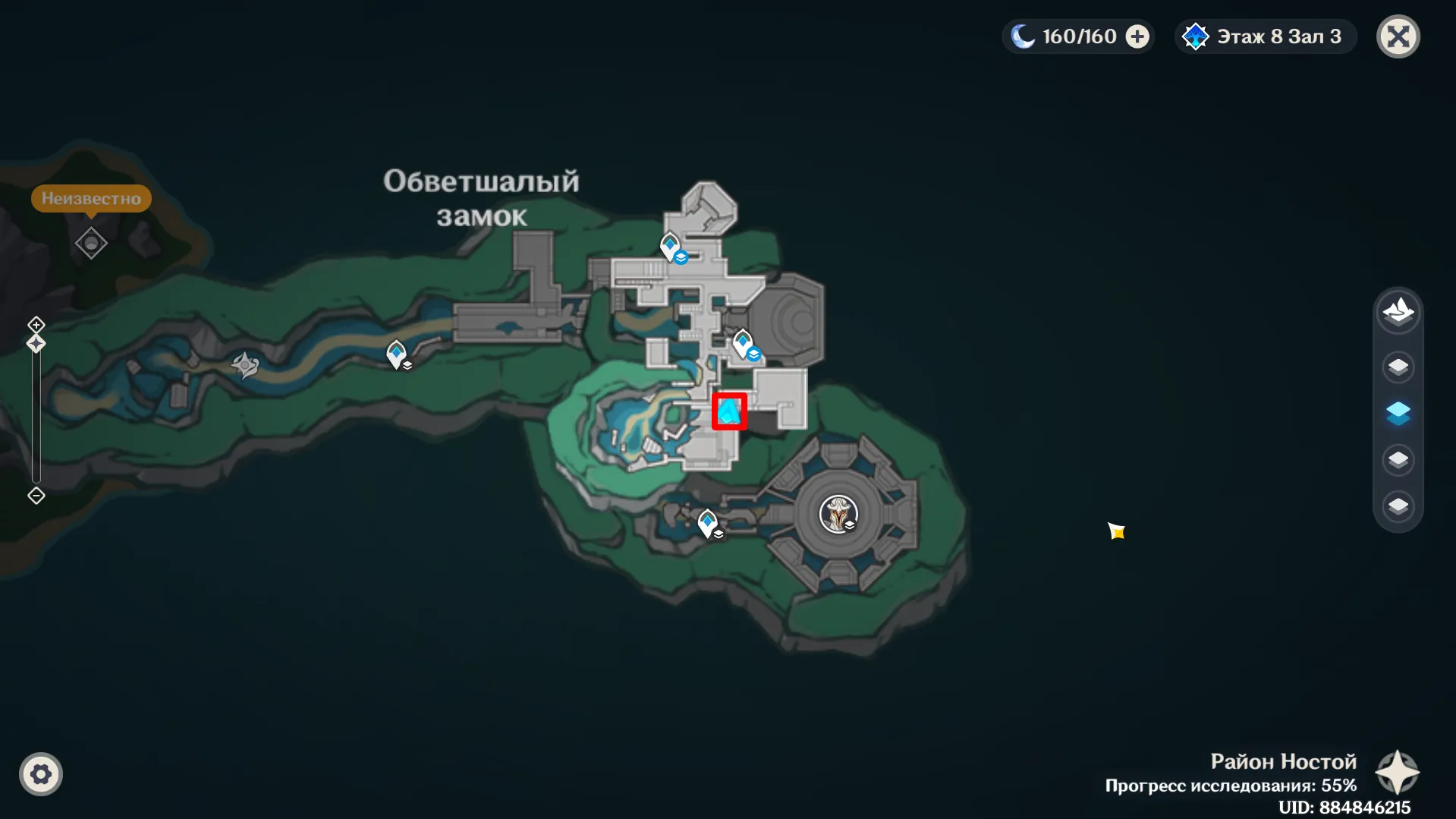Screen dimensions: 1456x819
Task: Select the lowest underground floor layer
Action: (x=1399, y=506)
